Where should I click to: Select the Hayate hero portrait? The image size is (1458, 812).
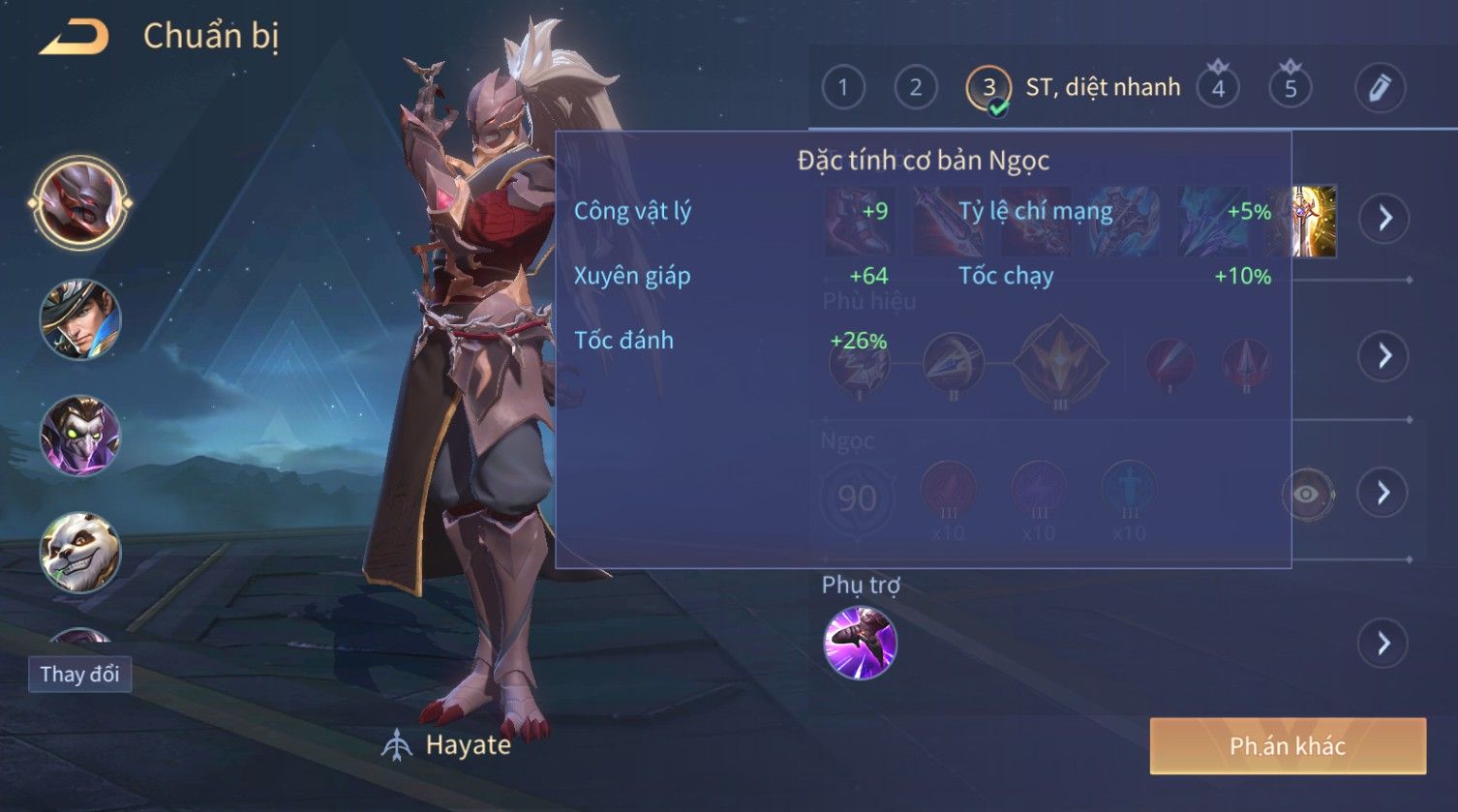point(80,204)
